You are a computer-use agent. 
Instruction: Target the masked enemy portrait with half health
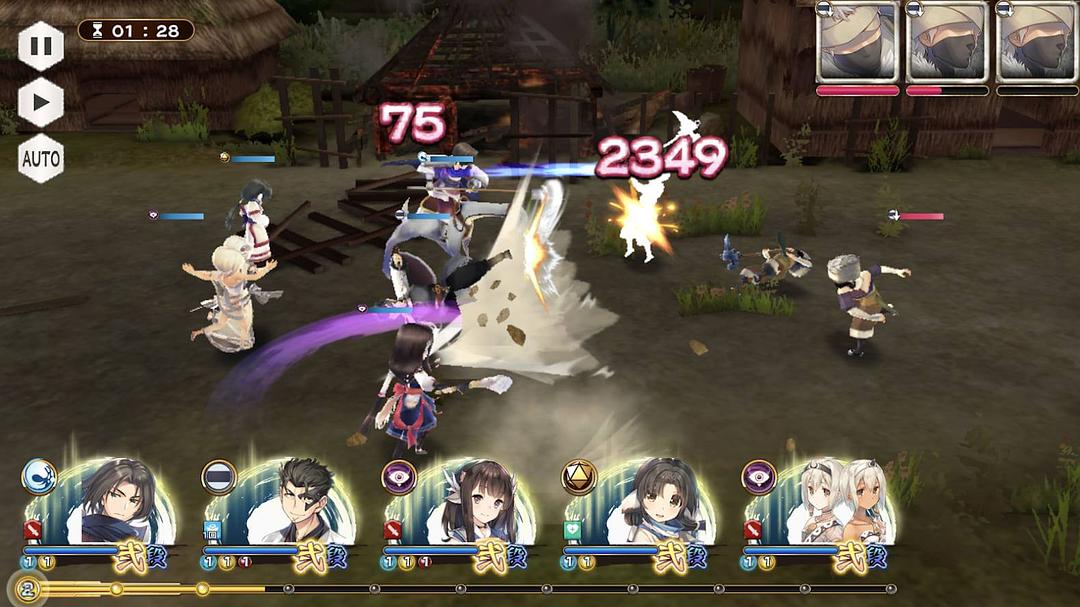click(x=946, y=43)
